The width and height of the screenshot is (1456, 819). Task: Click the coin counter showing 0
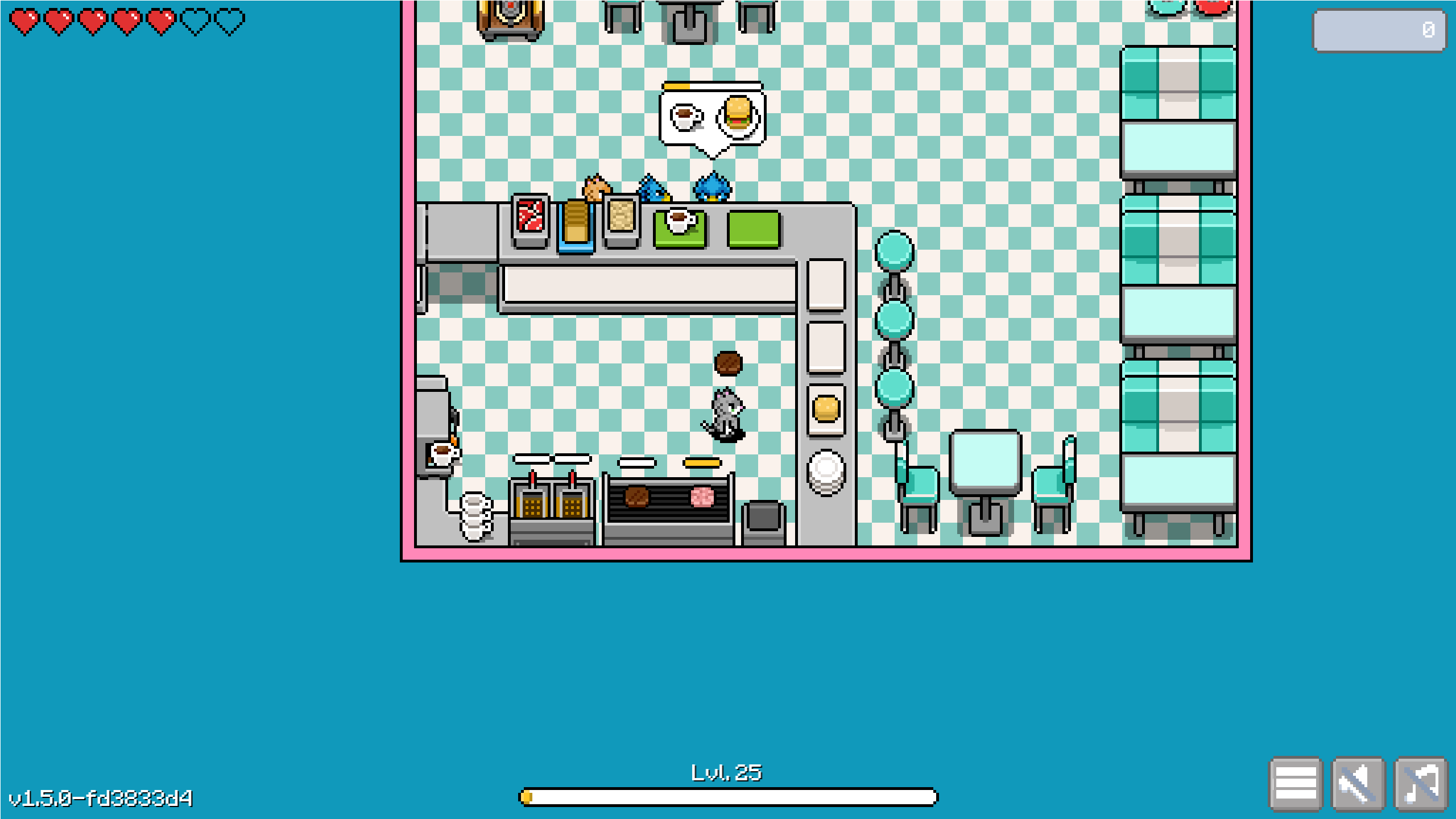click(x=1379, y=31)
